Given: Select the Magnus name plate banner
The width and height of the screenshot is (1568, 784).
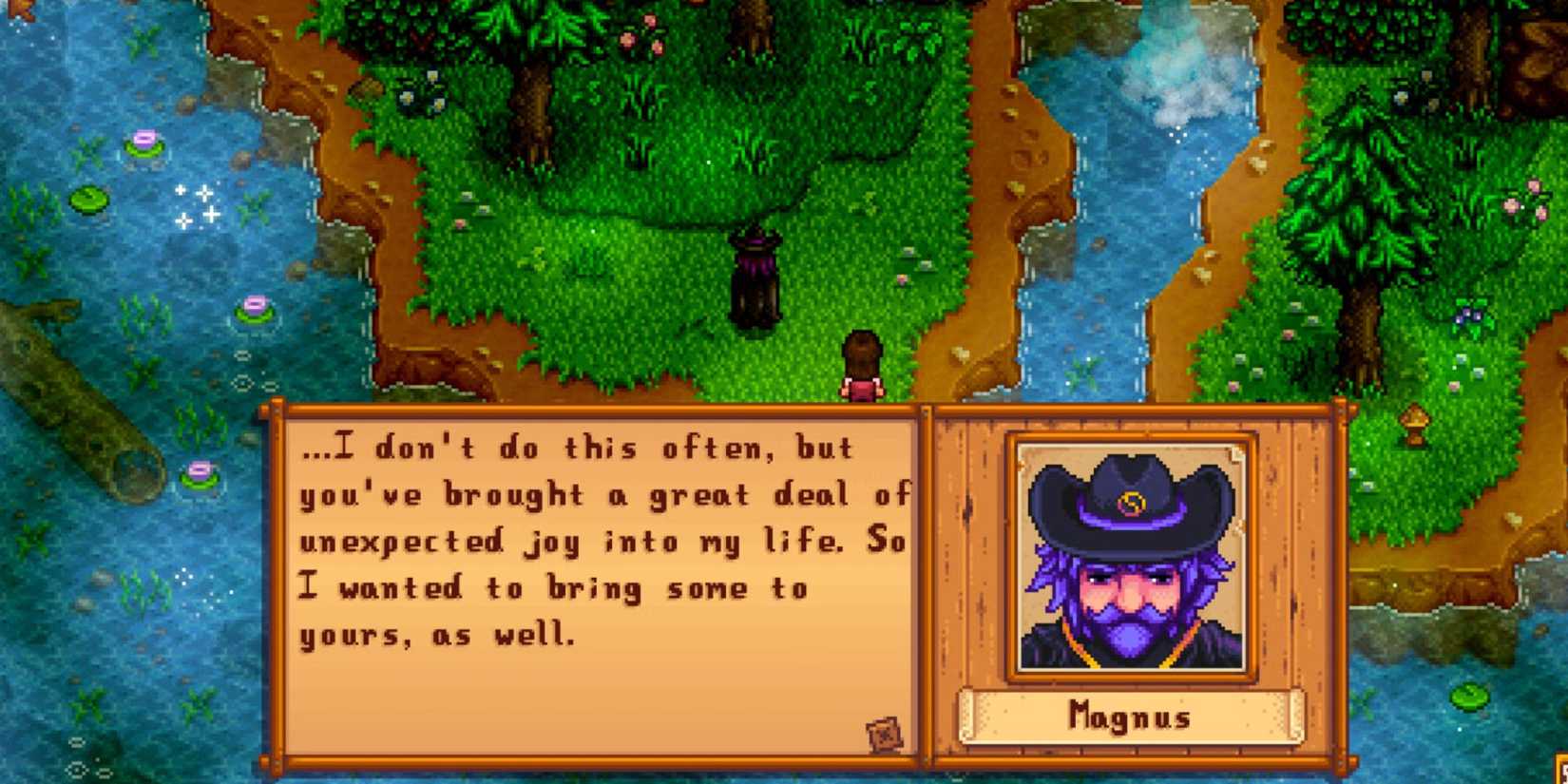Looking at the screenshot, I should click(1131, 719).
